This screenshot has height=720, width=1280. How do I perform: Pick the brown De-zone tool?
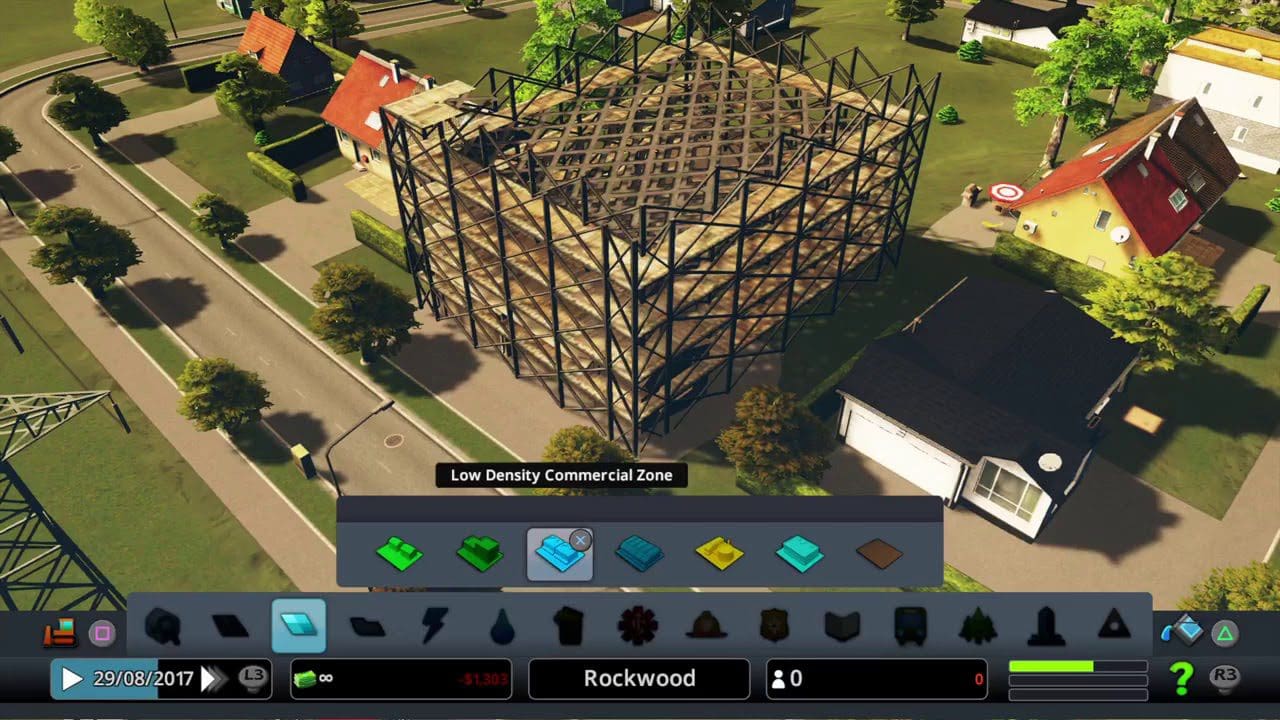879,554
